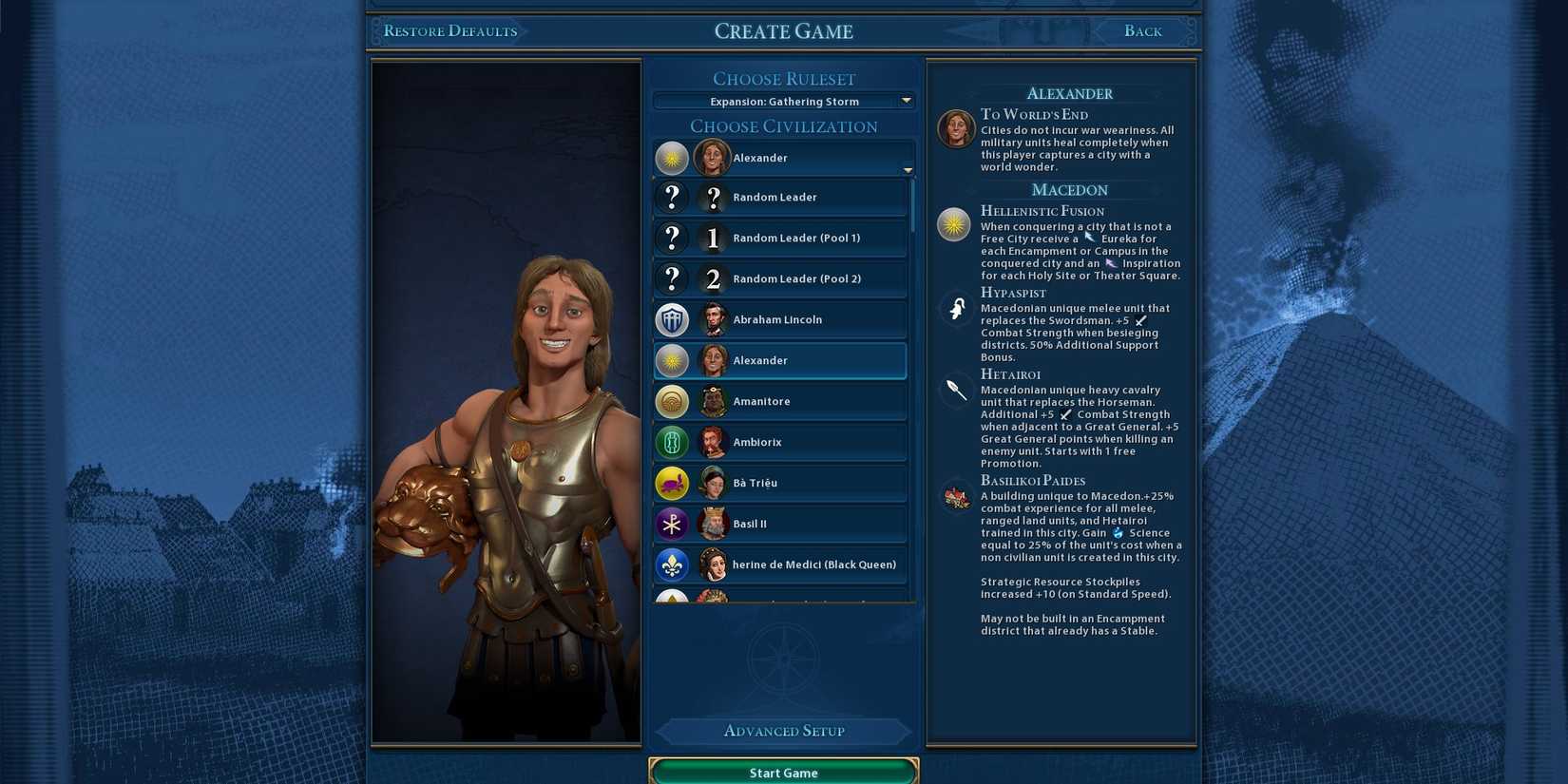Click the fleur-de-lis icon beside Catherine de Medici
This screenshot has height=784, width=1568.
point(672,564)
